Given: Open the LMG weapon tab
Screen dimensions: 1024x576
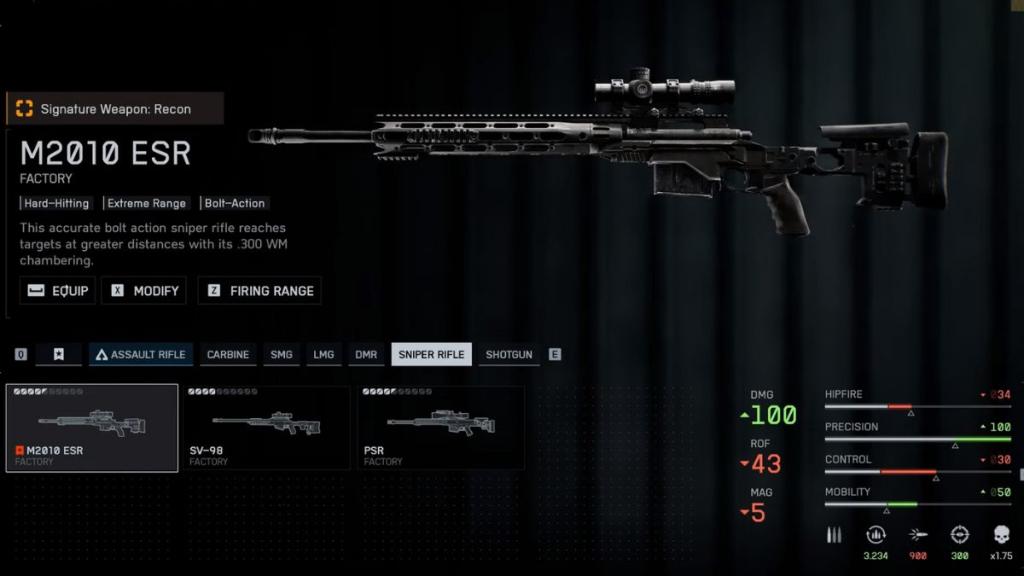Looking at the screenshot, I should [x=323, y=355].
